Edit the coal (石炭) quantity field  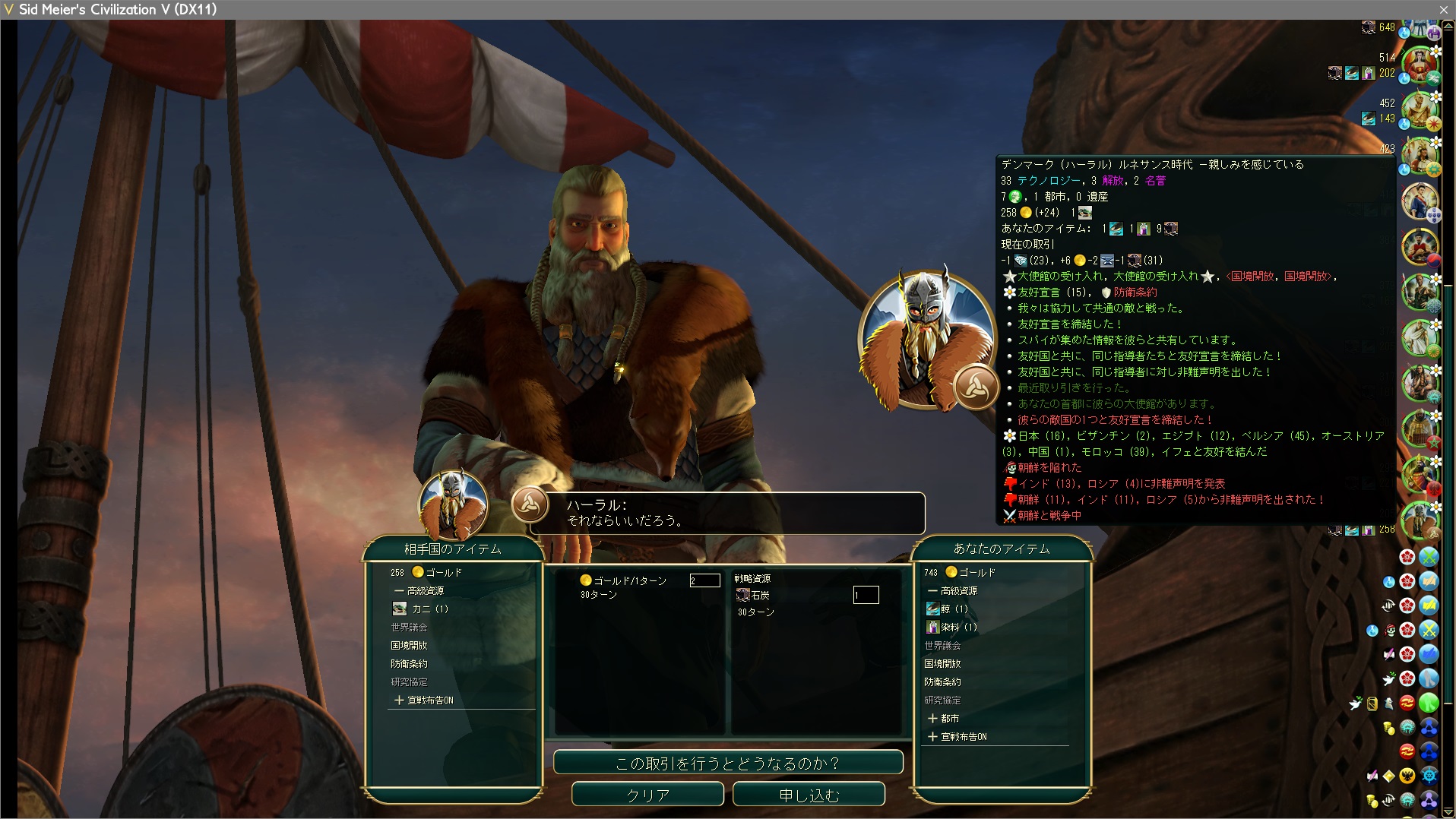point(866,595)
